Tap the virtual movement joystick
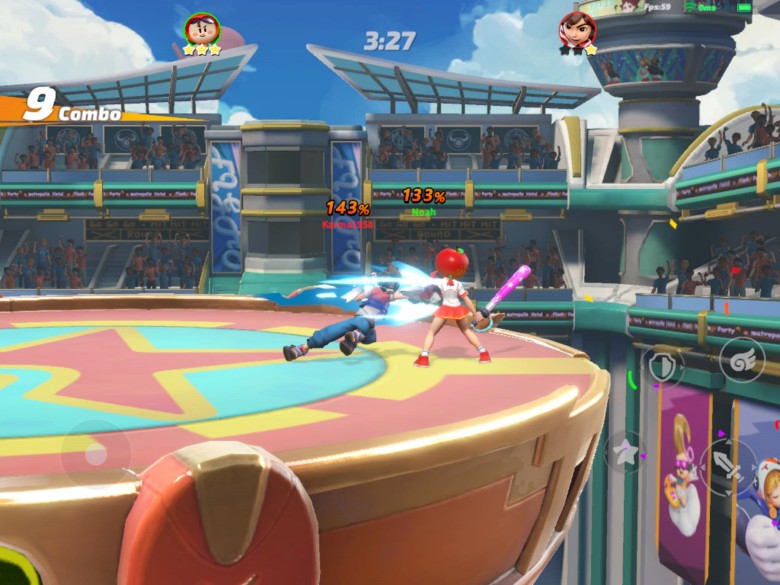780x585 pixels. (95, 454)
